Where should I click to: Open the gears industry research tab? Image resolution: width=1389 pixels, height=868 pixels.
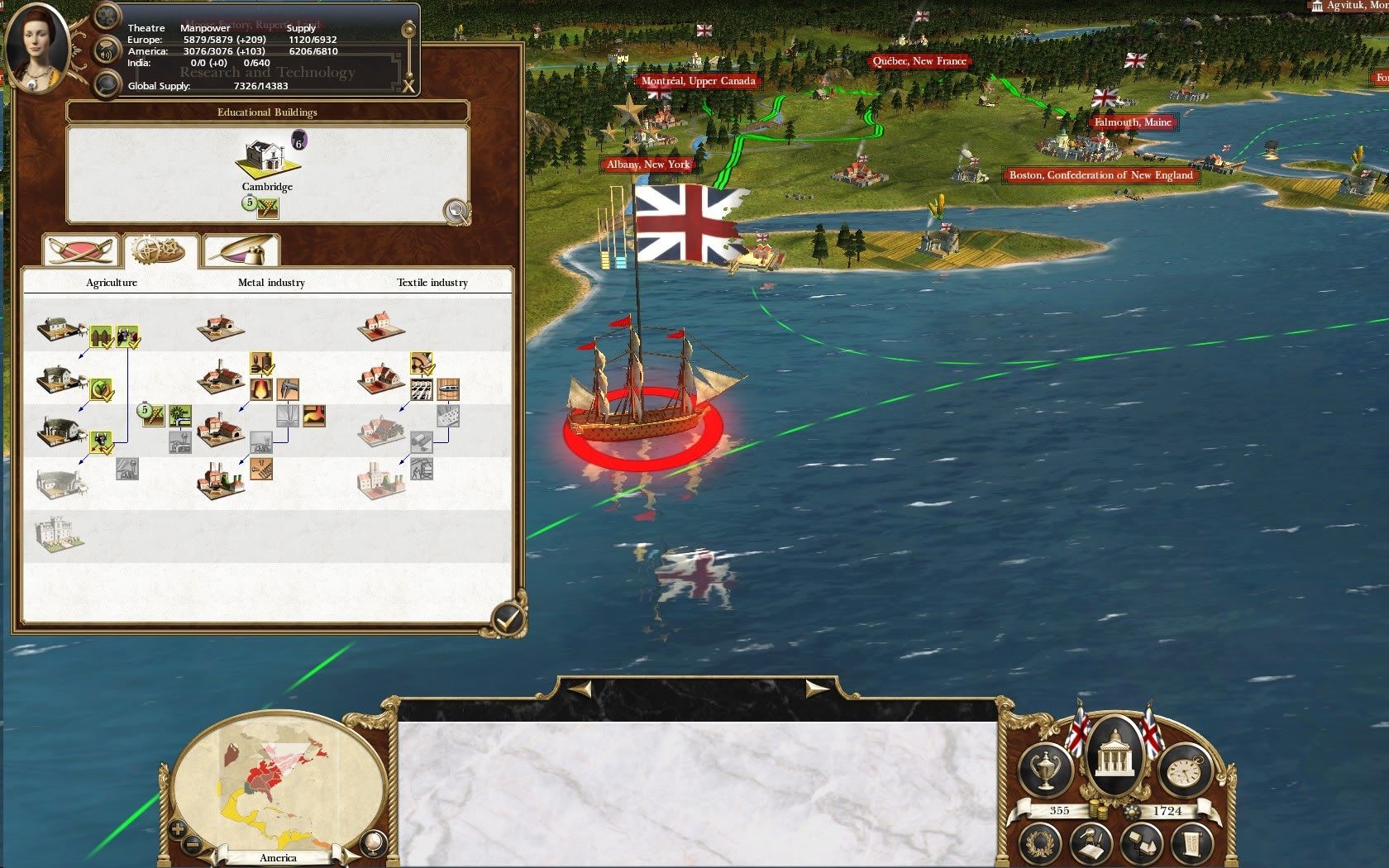(x=160, y=249)
